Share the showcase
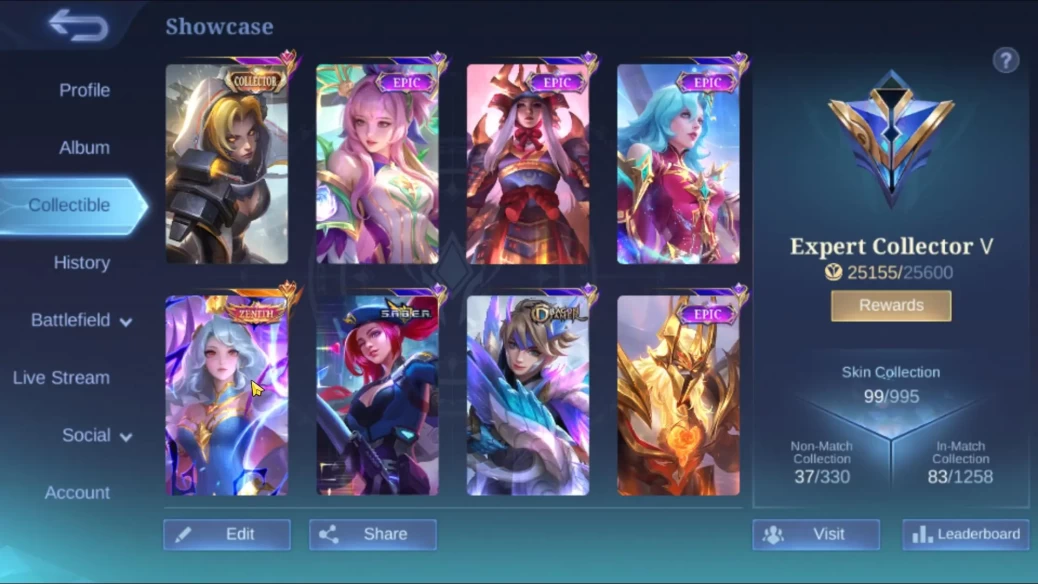 click(x=372, y=534)
